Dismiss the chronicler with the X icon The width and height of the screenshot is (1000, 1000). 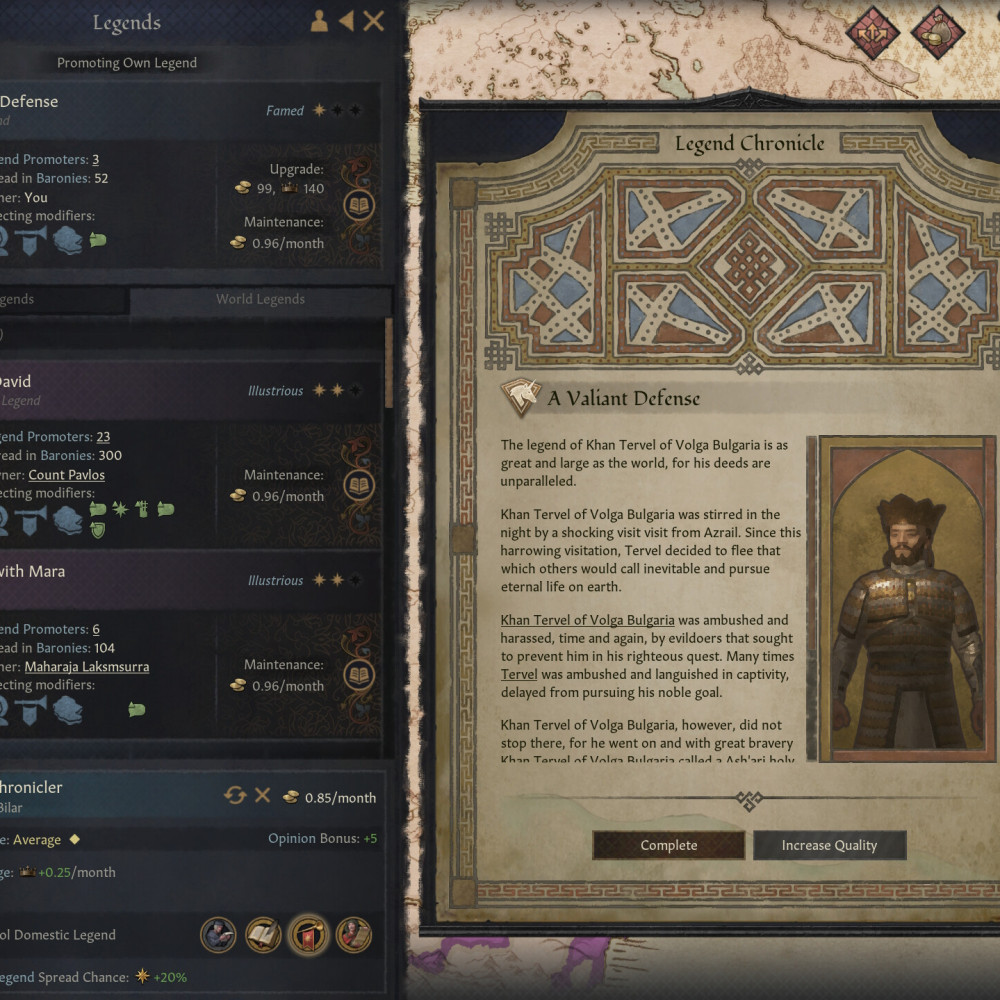(262, 795)
